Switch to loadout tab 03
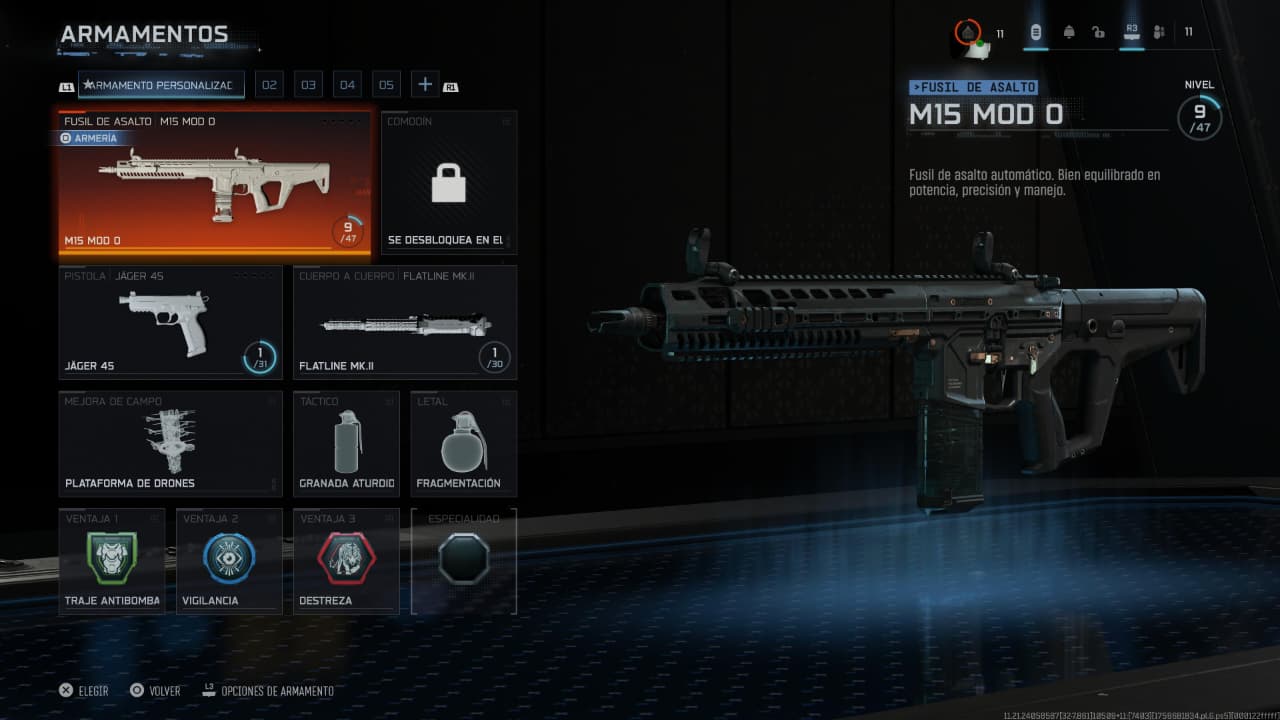The width and height of the screenshot is (1280, 720). [308, 85]
